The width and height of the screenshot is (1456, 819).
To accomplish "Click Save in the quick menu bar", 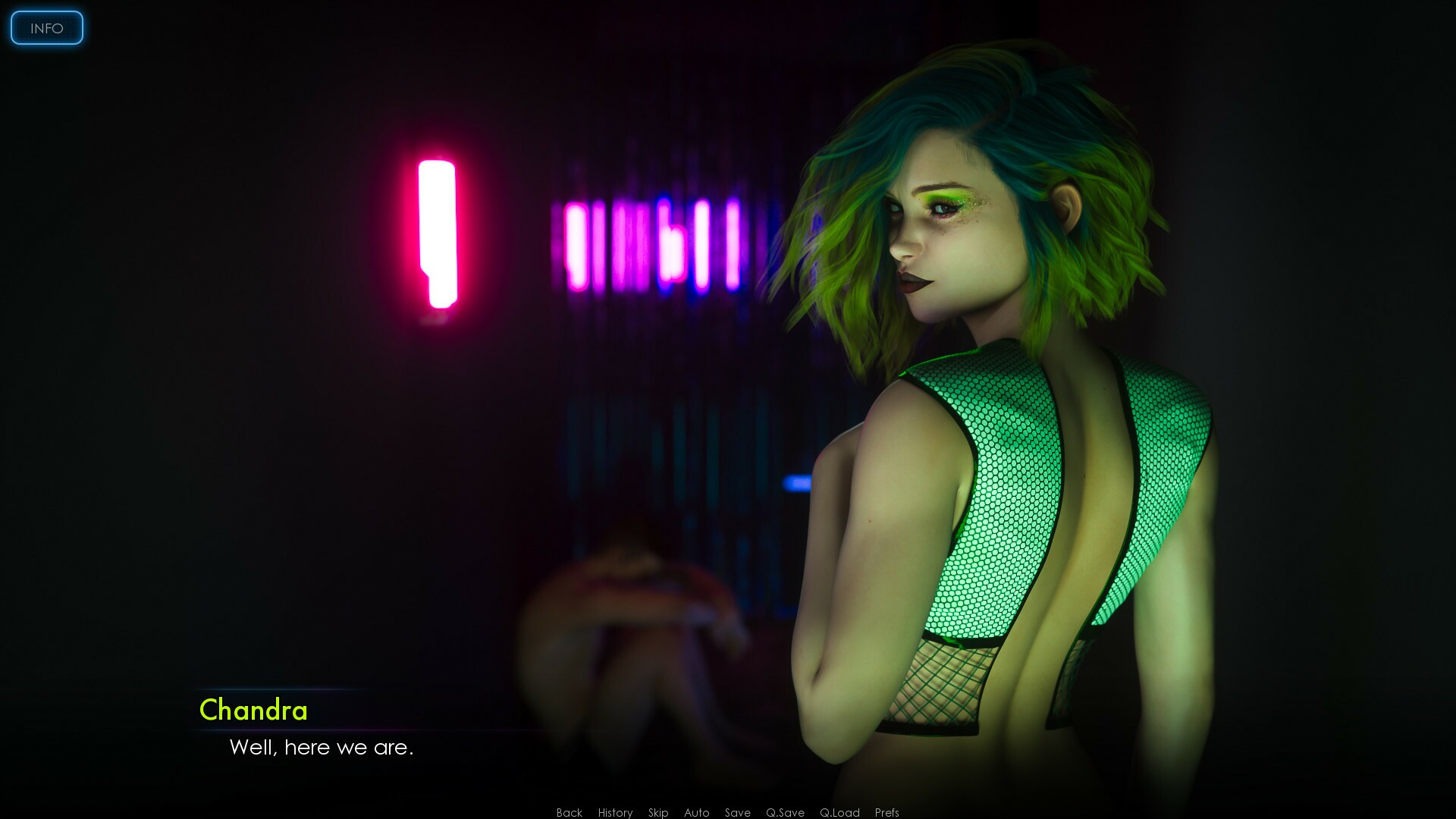I will tap(738, 812).
